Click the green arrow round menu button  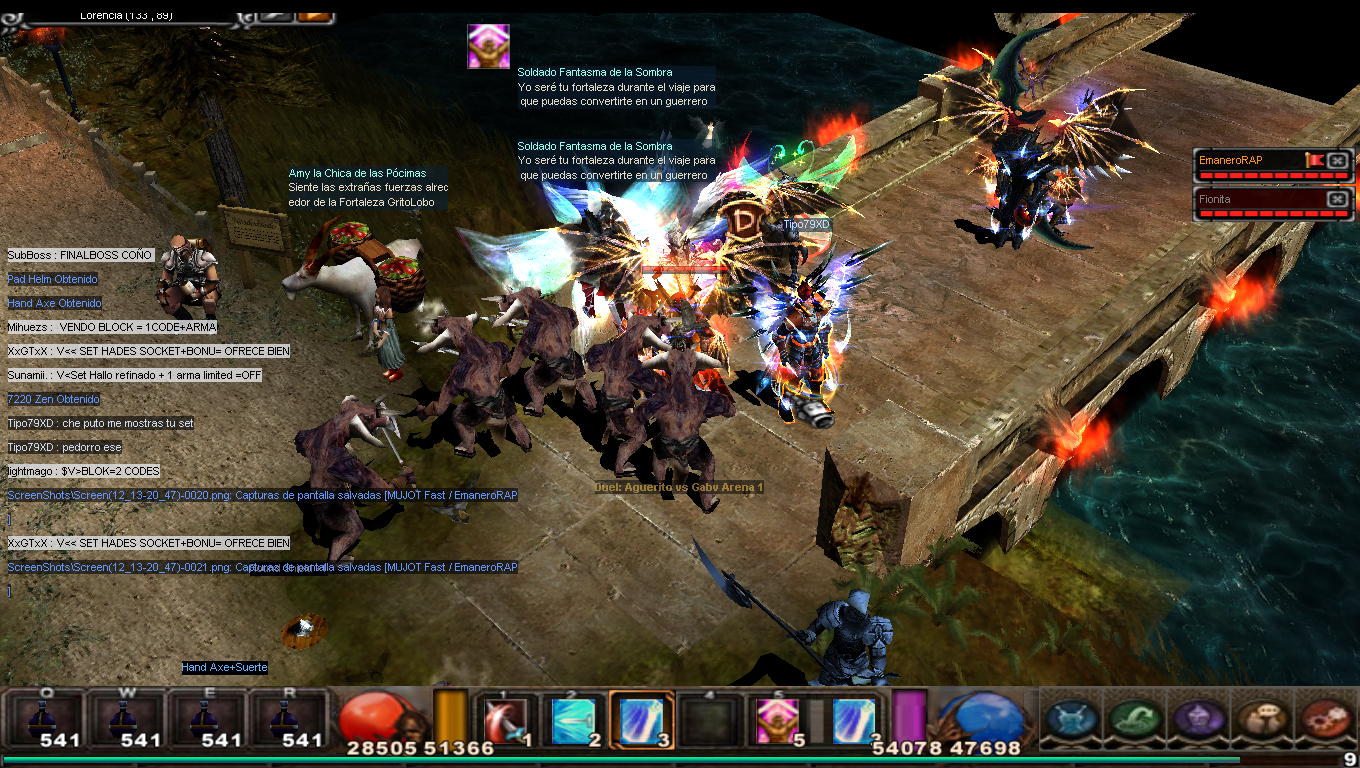(1134, 718)
